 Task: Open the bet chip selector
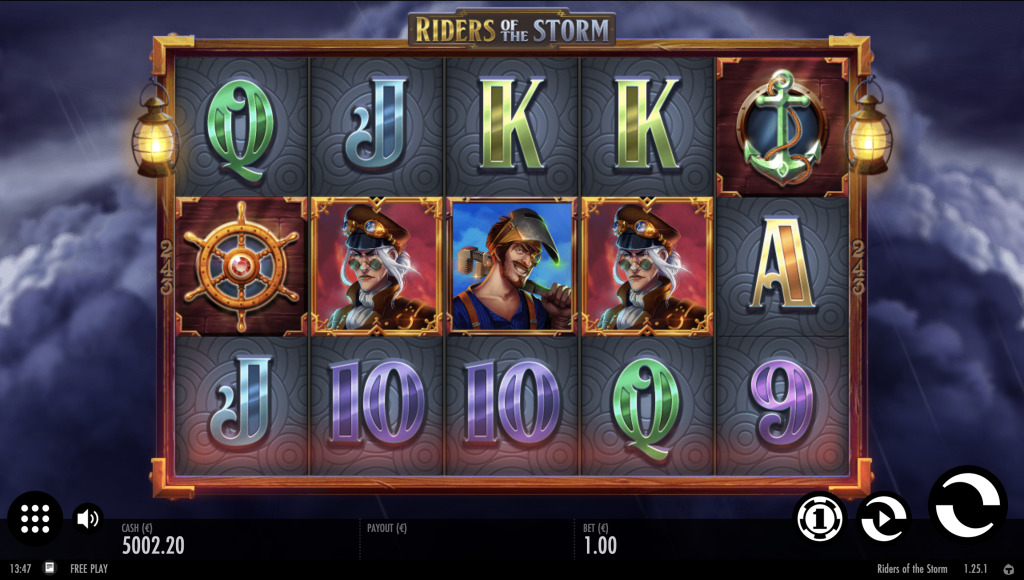click(819, 518)
